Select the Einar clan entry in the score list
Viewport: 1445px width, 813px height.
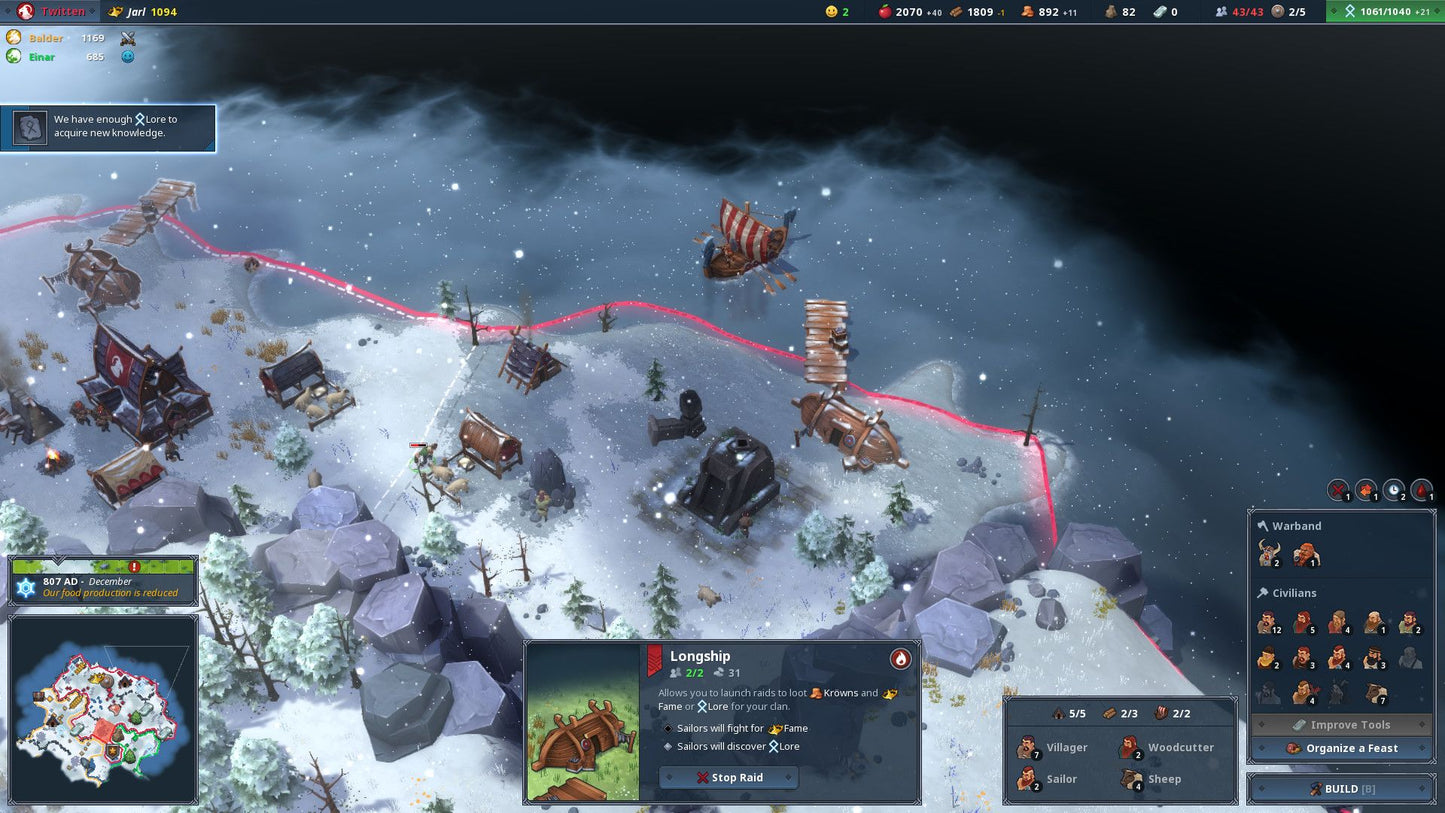[40, 57]
